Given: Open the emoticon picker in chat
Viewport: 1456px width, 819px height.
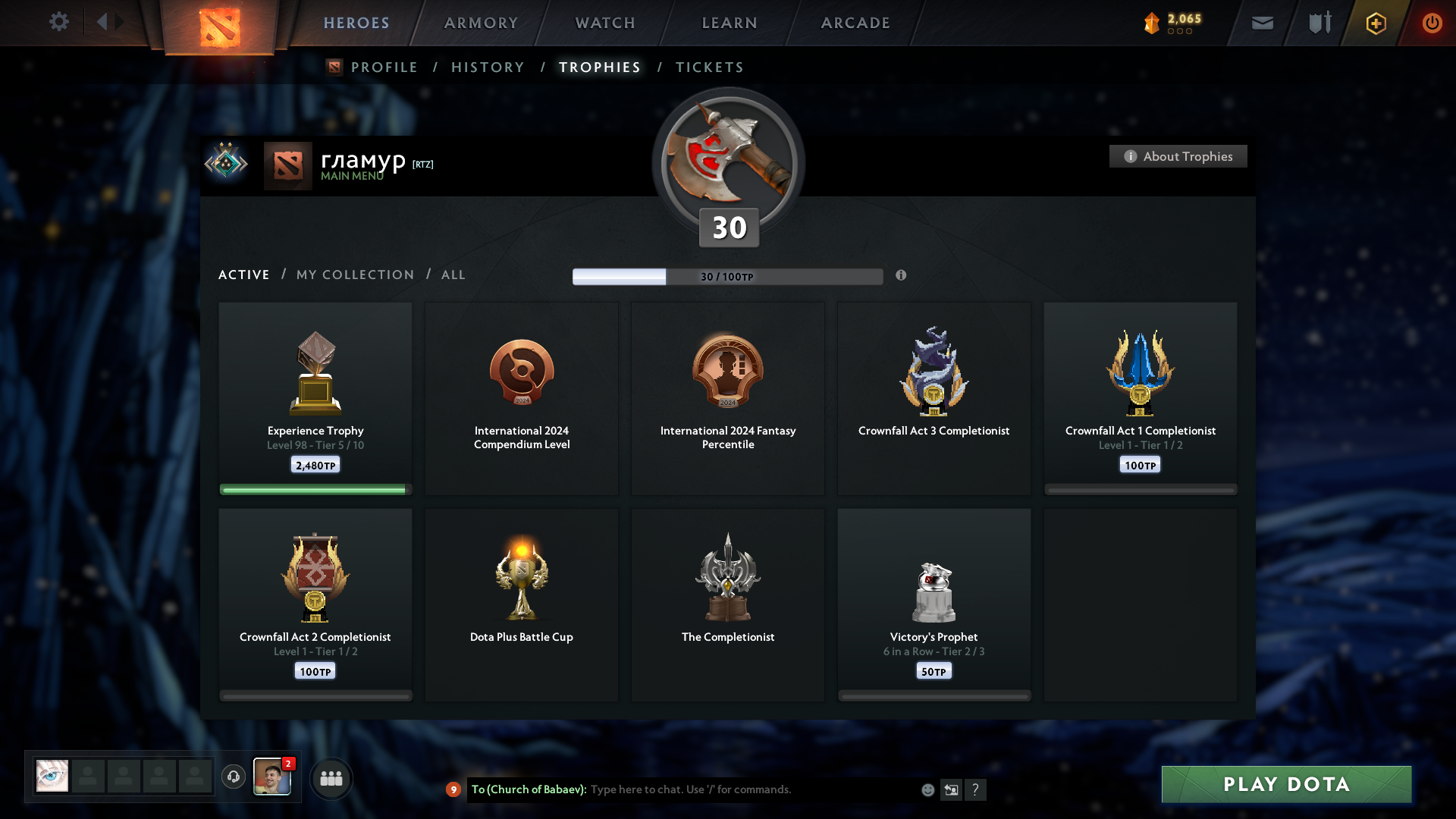Looking at the screenshot, I should click(x=928, y=789).
